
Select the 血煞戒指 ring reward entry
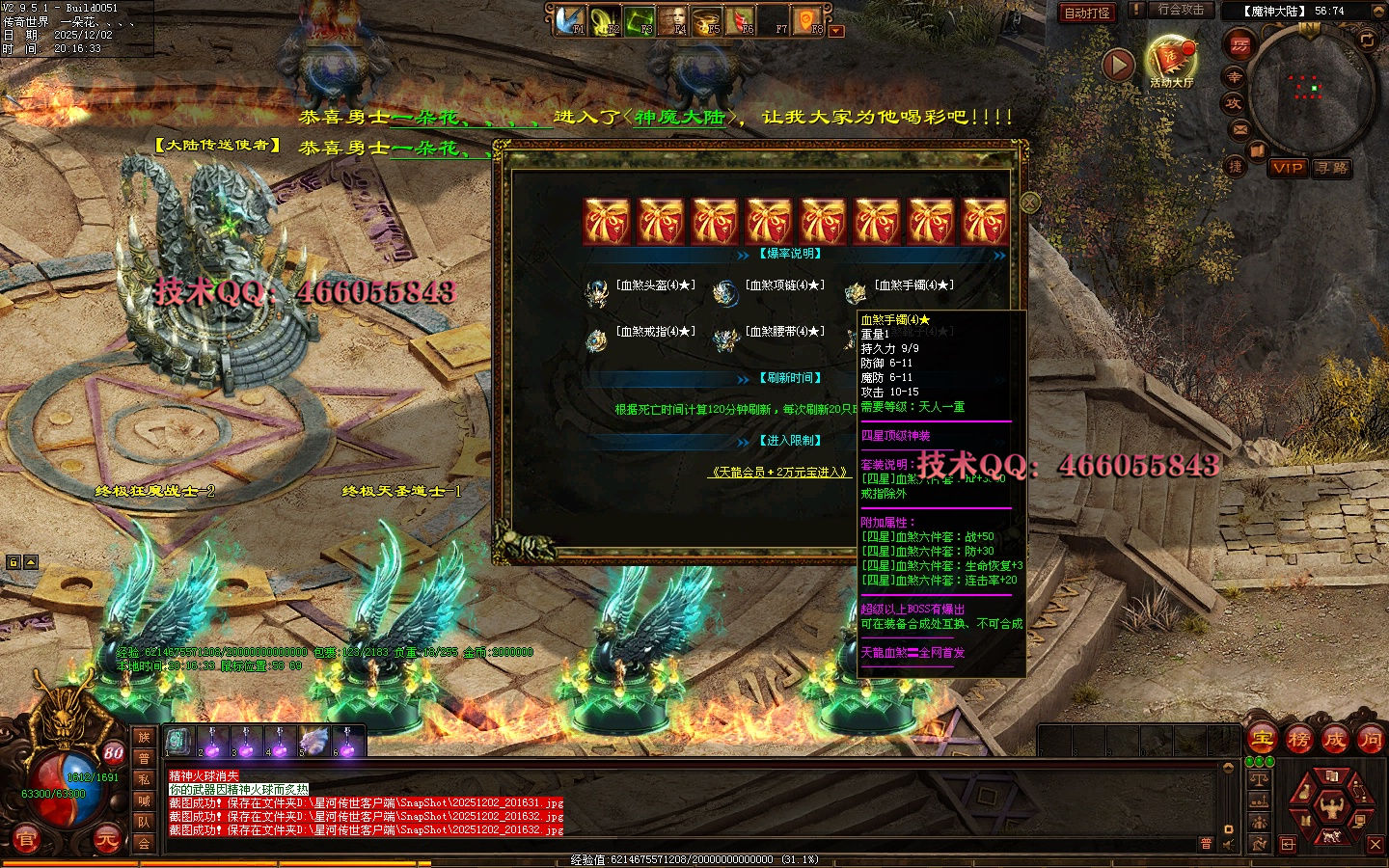[x=654, y=332]
